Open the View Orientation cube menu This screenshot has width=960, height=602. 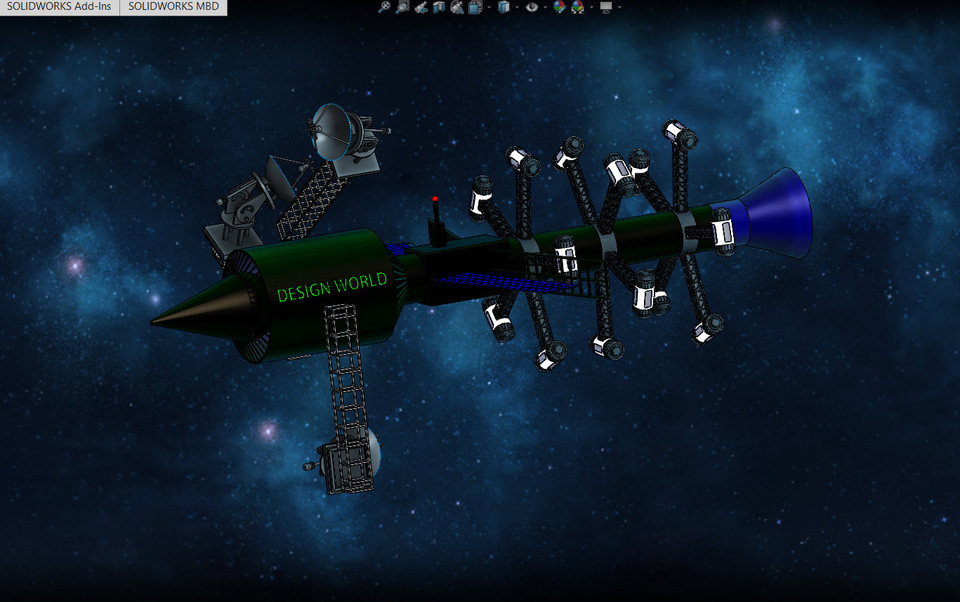(475, 7)
